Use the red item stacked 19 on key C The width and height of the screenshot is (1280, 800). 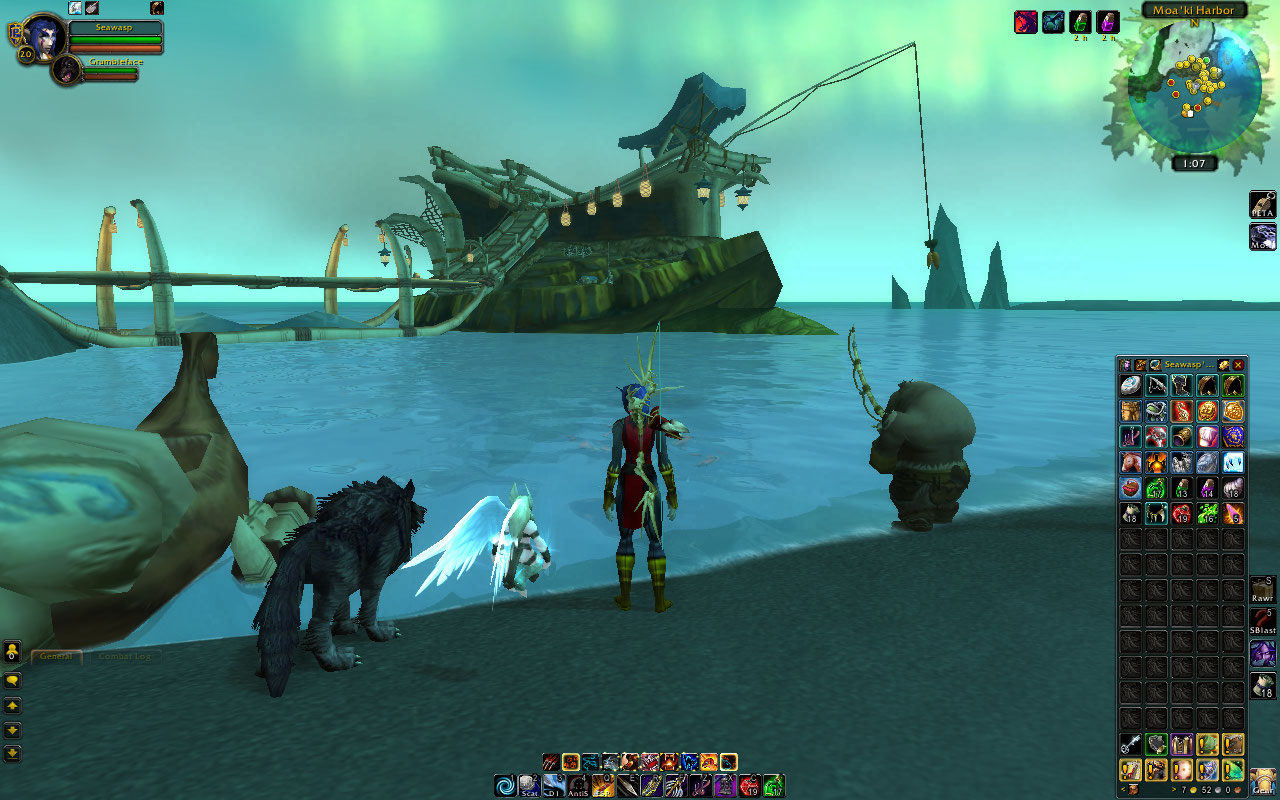click(x=749, y=786)
